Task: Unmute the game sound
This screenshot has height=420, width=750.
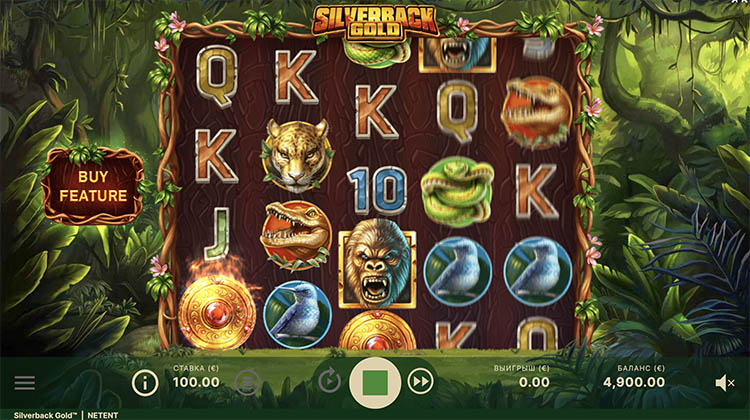Action: pos(725,382)
